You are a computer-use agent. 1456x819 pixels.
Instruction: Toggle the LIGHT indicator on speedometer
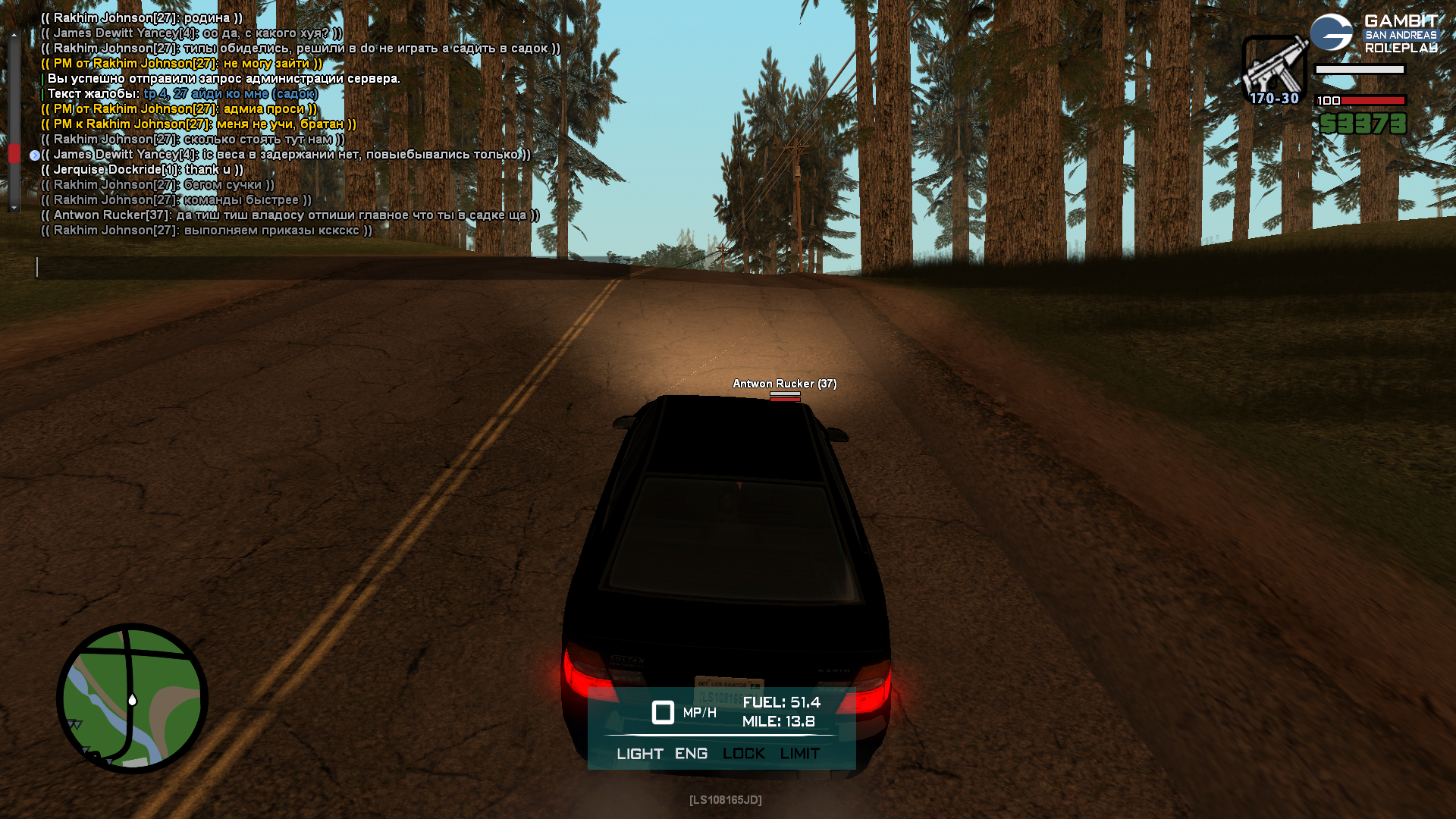(x=639, y=754)
